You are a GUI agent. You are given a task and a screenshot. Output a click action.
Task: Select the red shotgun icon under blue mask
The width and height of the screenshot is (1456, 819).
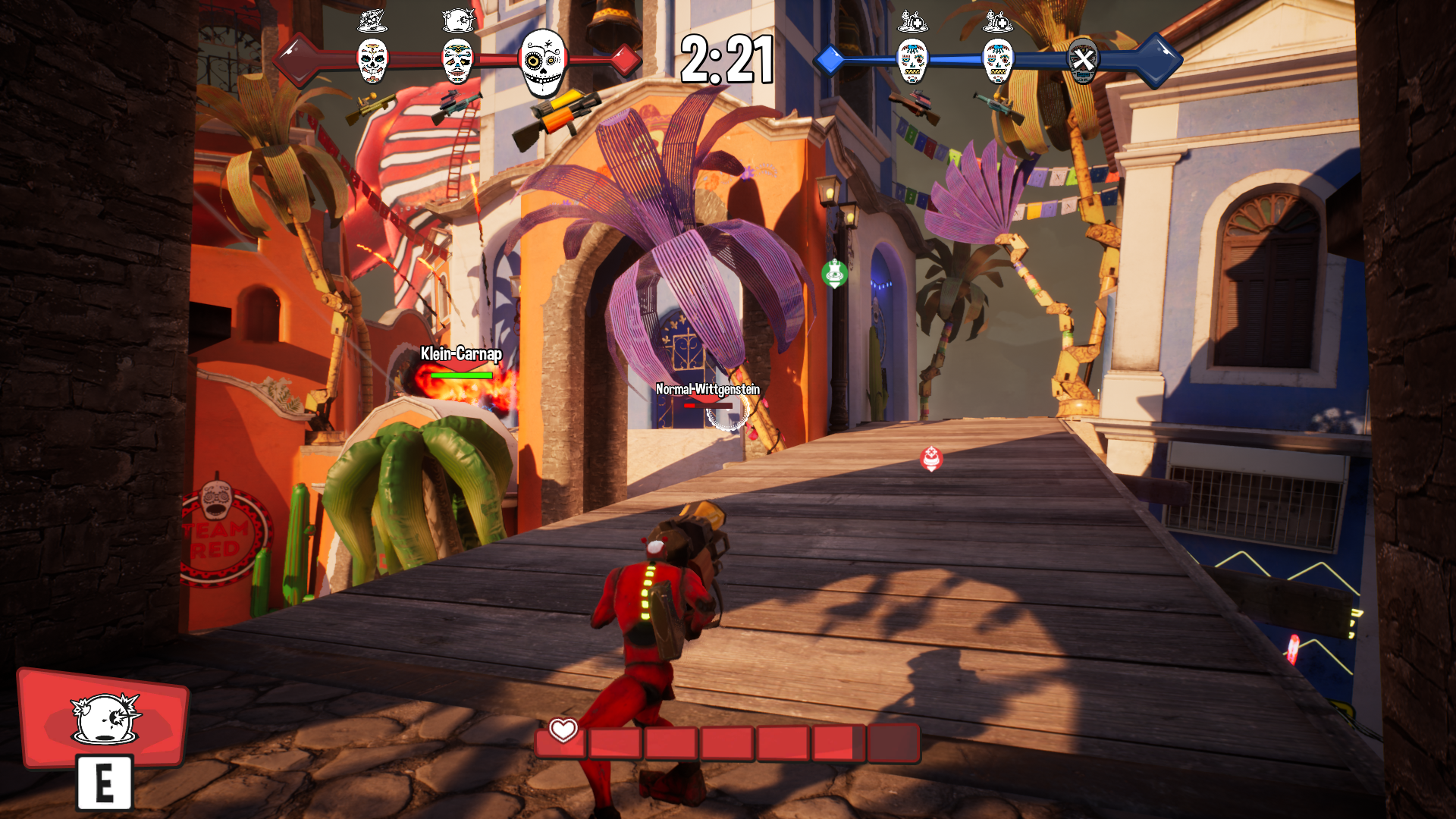[915, 105]
